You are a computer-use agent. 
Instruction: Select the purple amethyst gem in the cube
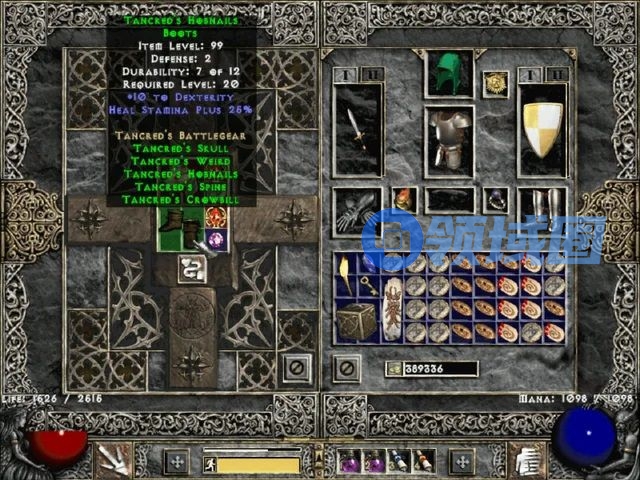point(216,240)
